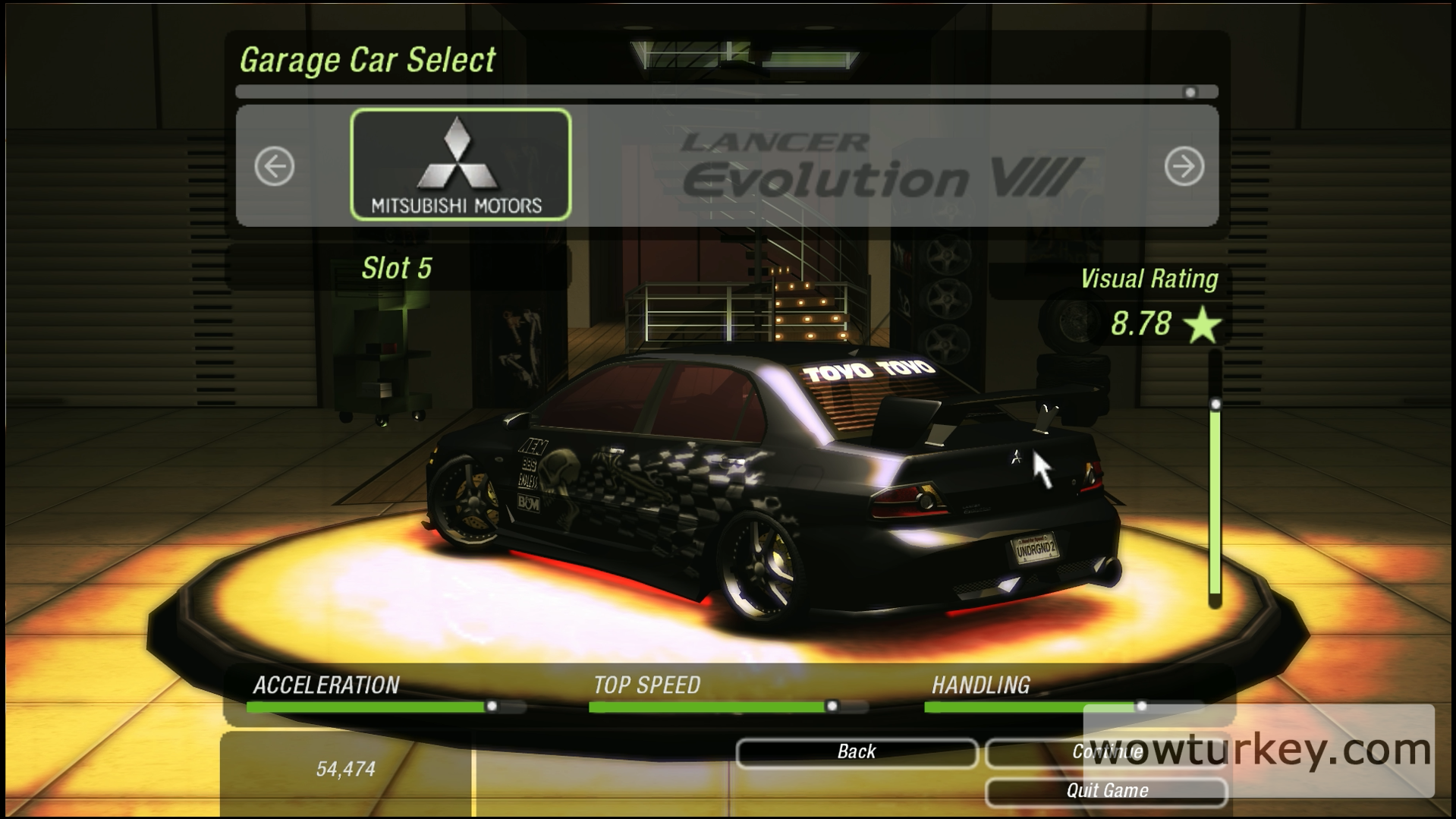Go back with the Back button

pyautogui.click(x=857, y=752)
